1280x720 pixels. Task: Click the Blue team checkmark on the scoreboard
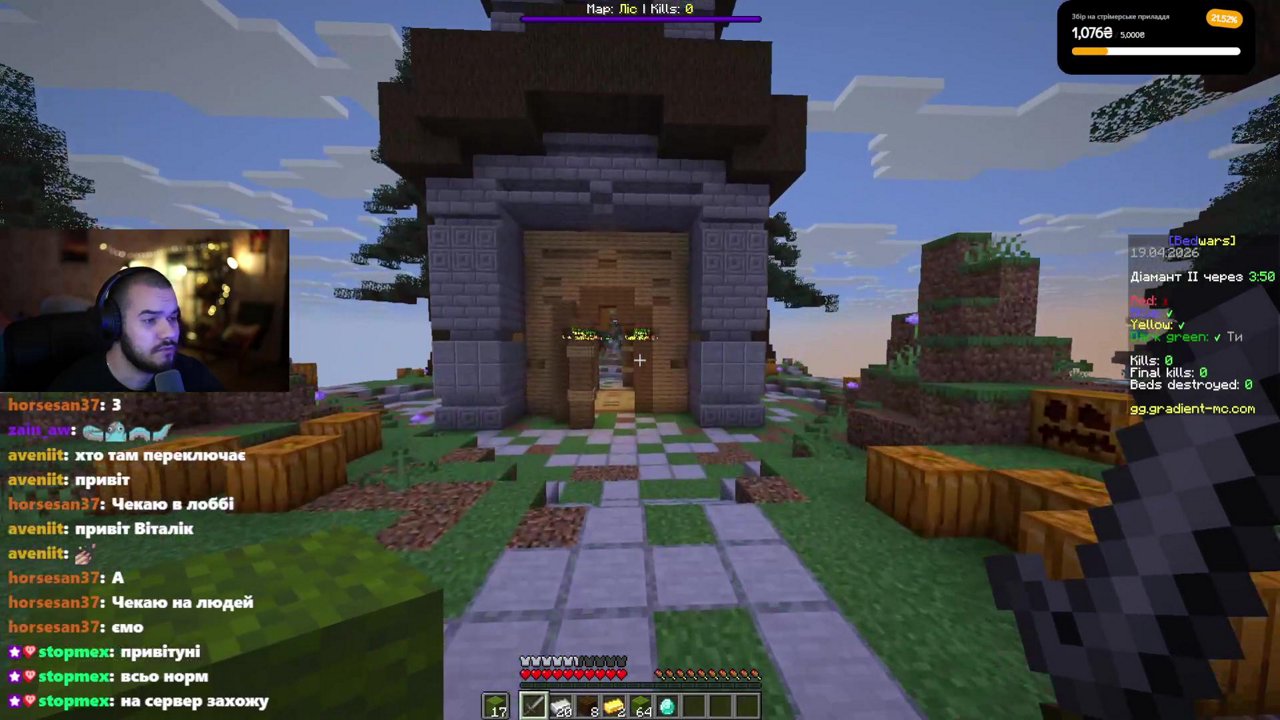click(1170, 314)
